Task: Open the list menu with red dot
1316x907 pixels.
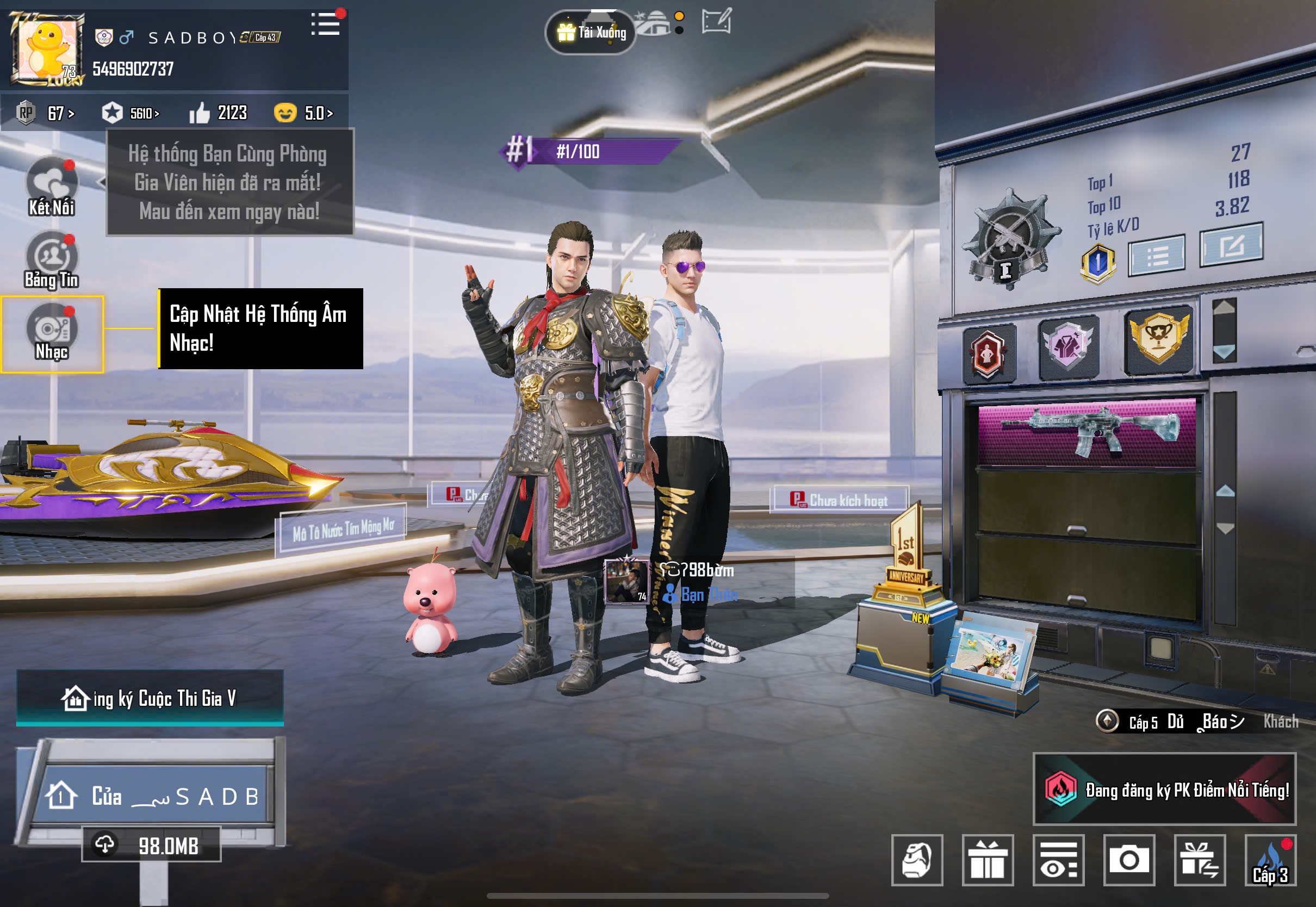Action: [326, 24]
